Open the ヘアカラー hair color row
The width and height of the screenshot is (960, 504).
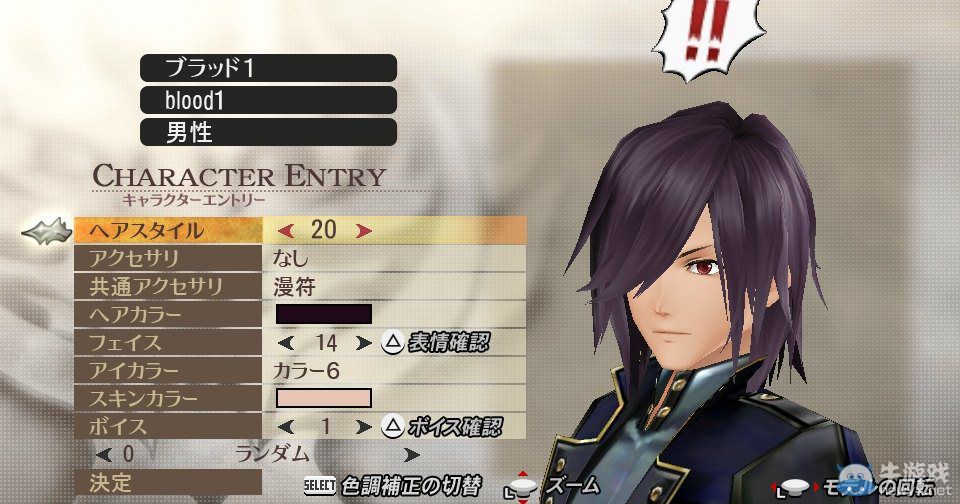coord(168,314)
